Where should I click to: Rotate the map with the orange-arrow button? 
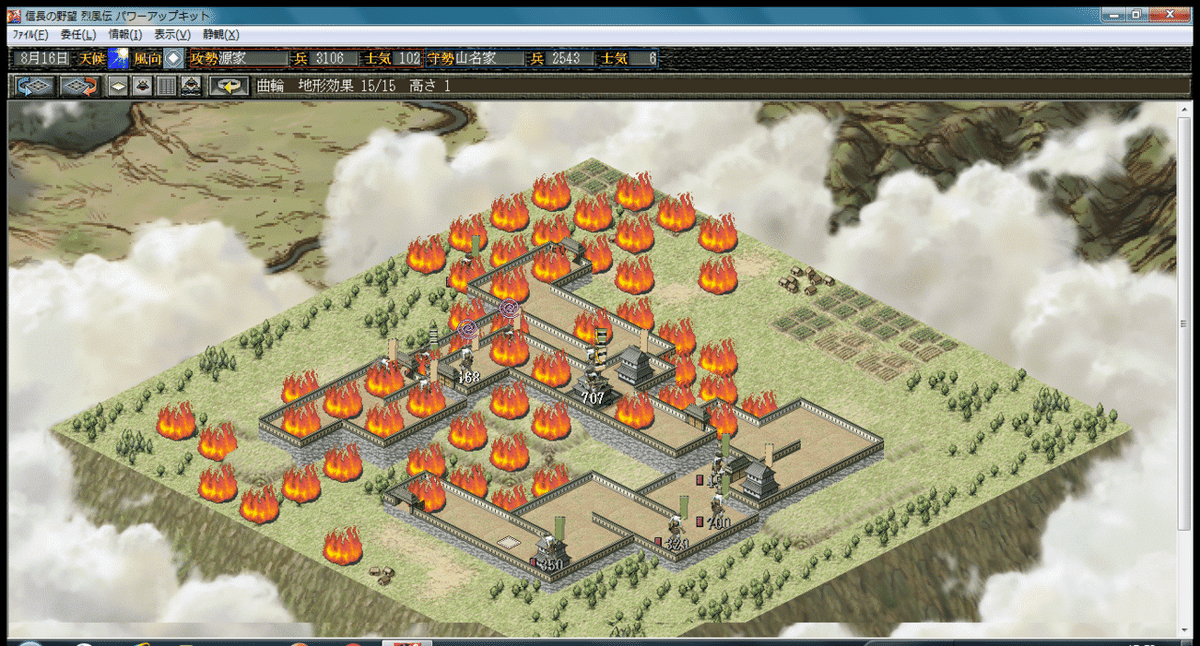pyautogui.click(x=79, y=86)
